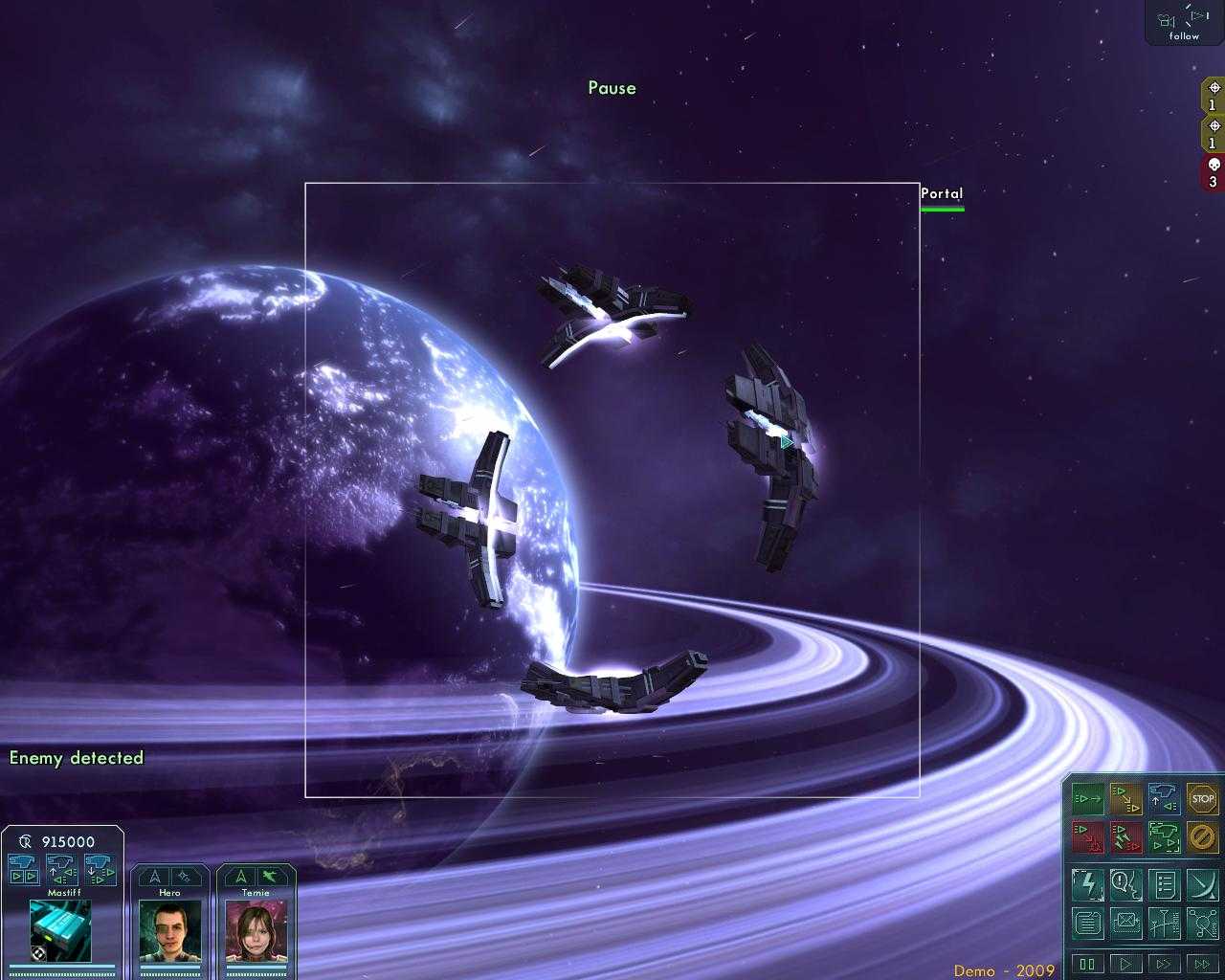Image resolution: width=1225 pixels, height=980 pixels.
Task: Open the lightning energy panel icon
Action: point(1088,882)
